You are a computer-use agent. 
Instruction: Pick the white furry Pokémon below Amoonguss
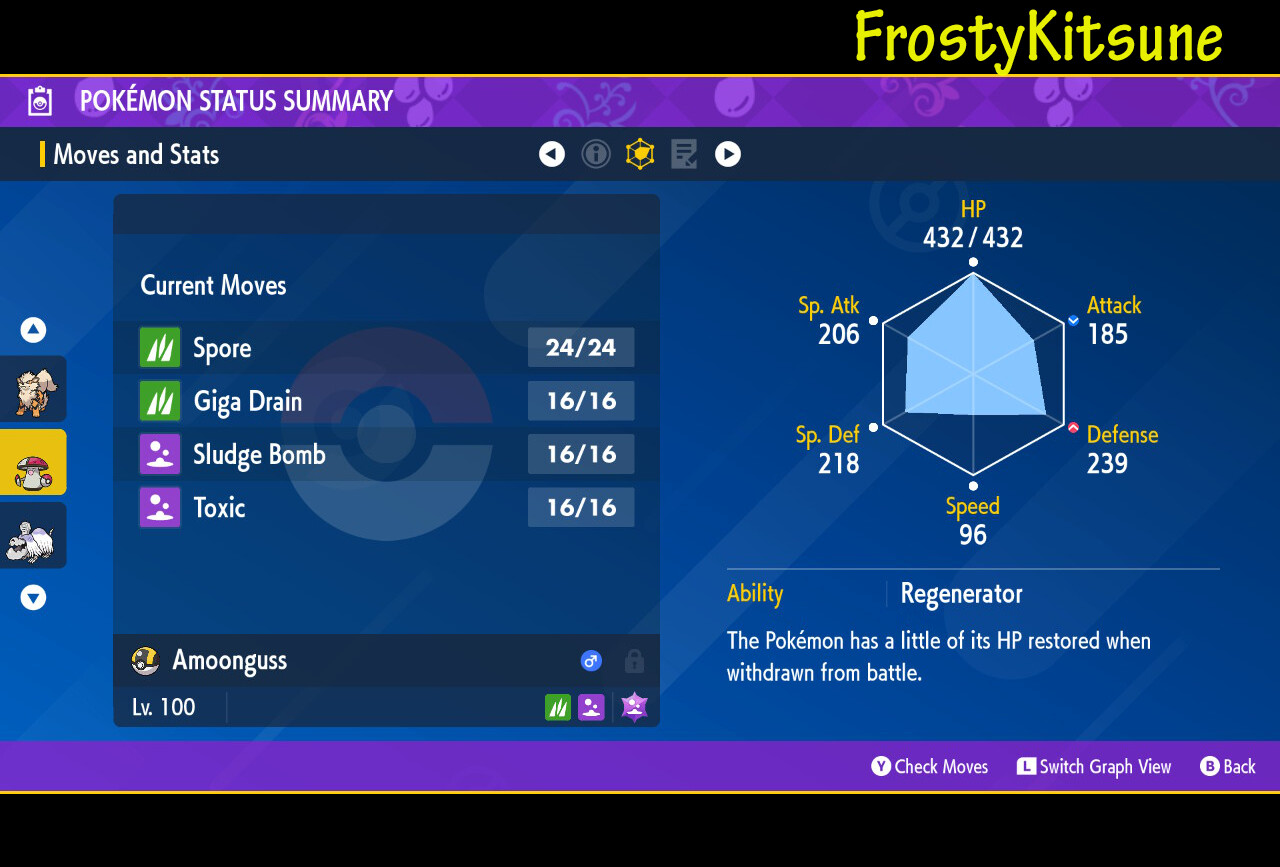33,536
